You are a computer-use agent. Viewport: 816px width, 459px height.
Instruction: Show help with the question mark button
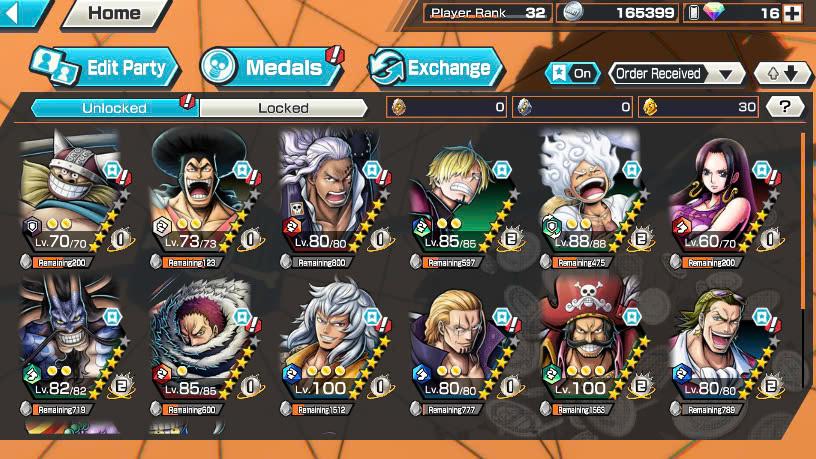tap(785, 107)
